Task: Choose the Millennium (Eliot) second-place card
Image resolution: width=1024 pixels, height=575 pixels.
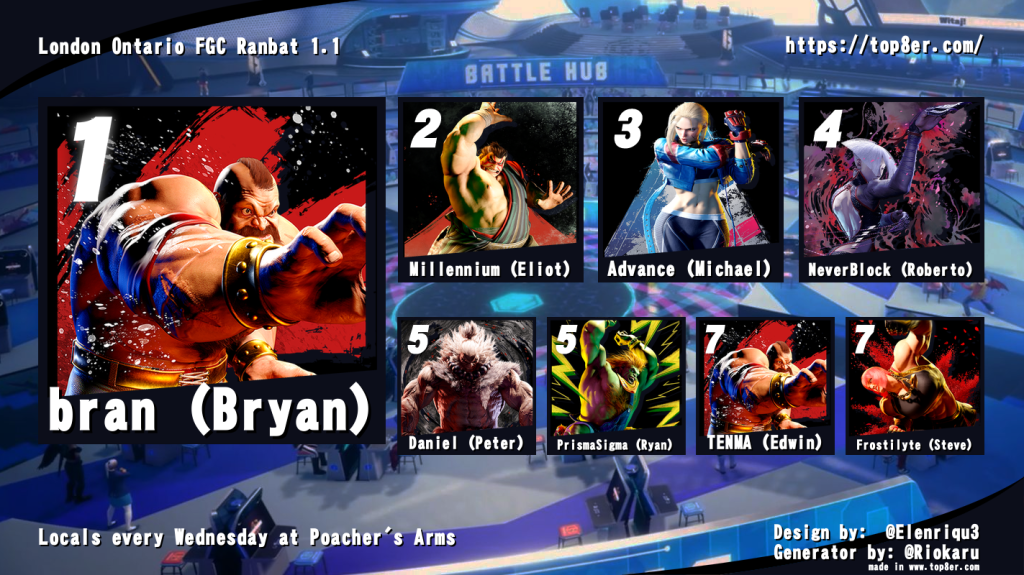Action: tap(490, 190)
